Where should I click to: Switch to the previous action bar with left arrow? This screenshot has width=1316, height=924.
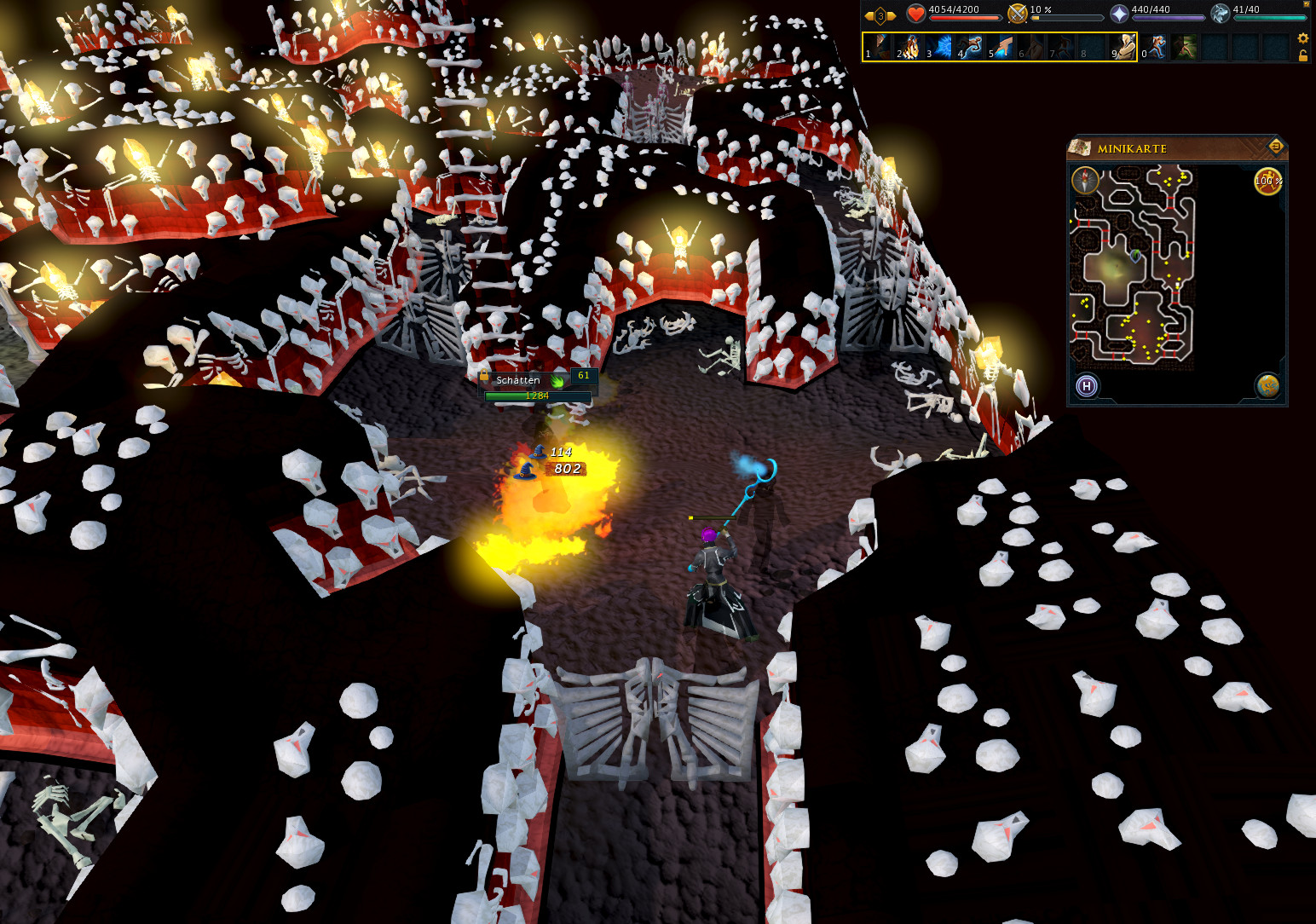[x=869, y=15]
